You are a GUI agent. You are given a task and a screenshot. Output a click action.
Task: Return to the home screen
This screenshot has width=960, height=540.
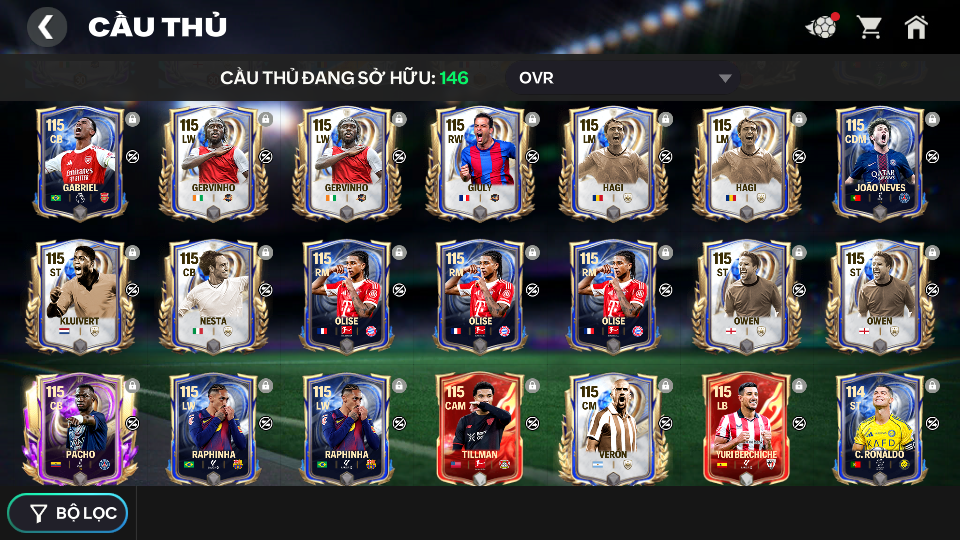916,27
